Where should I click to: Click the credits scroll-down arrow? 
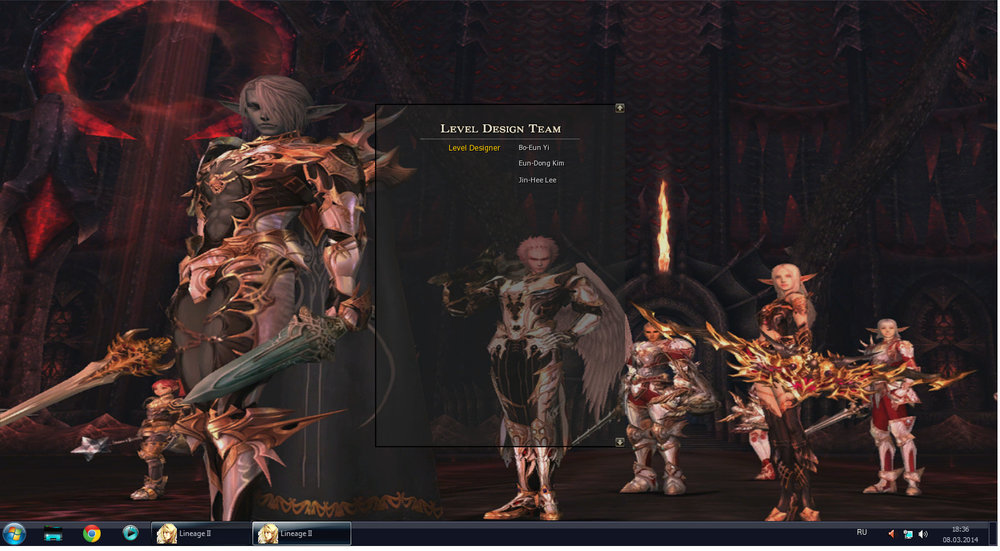tap(620, 441)
